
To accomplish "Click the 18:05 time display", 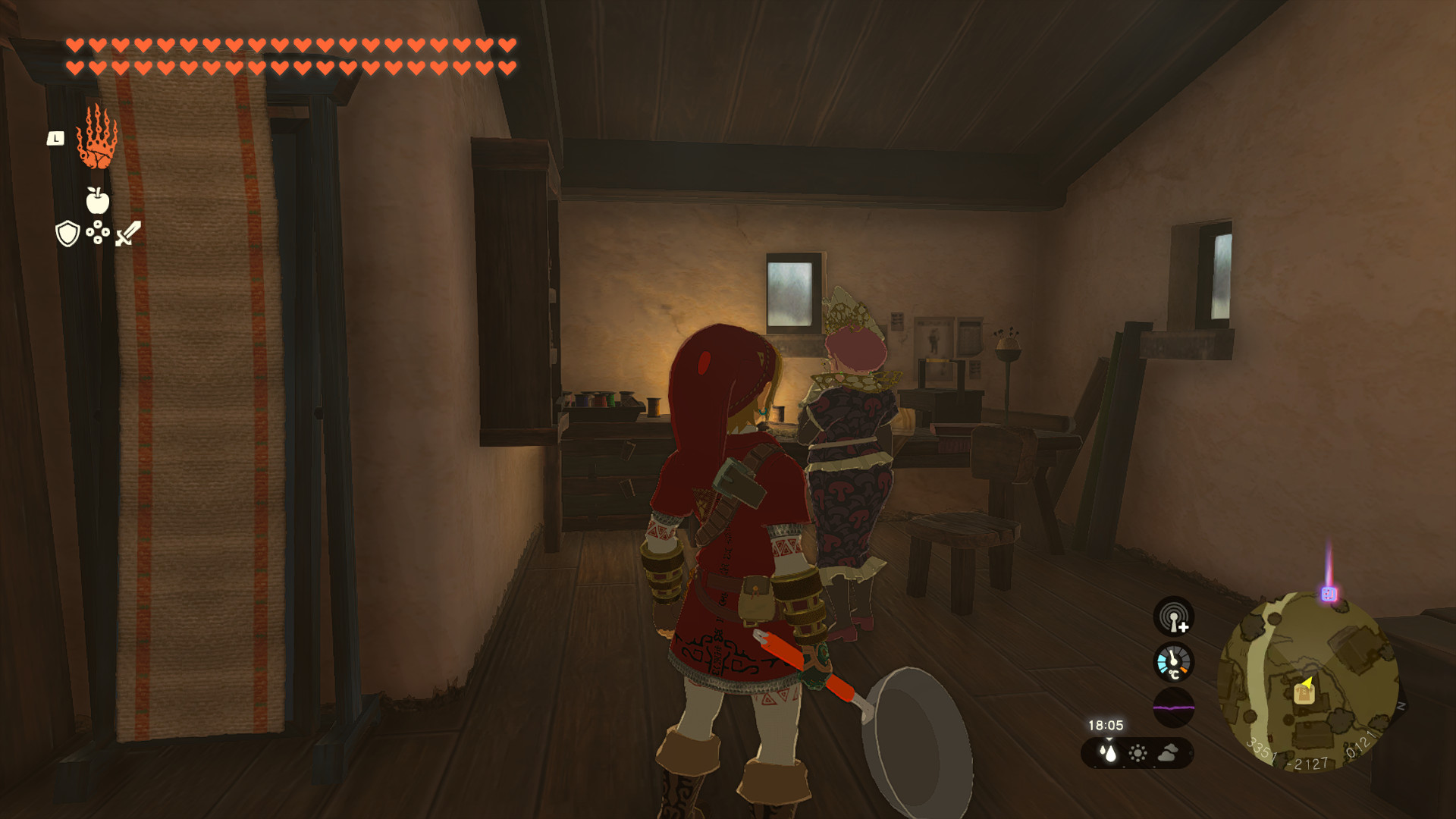I will (x=1106, y=725).
